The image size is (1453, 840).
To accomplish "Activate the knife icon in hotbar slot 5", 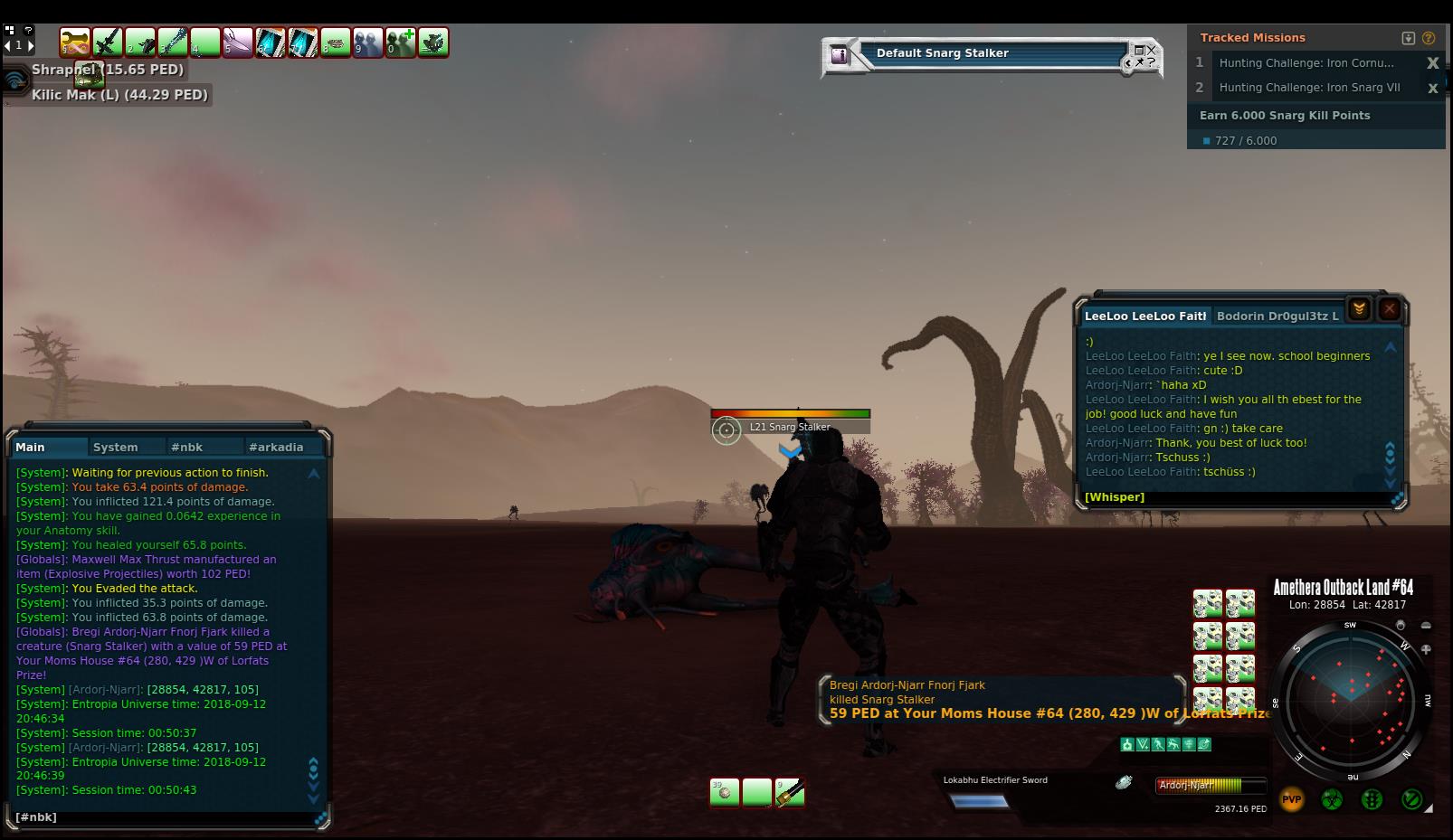I will [x=238, y=42].
